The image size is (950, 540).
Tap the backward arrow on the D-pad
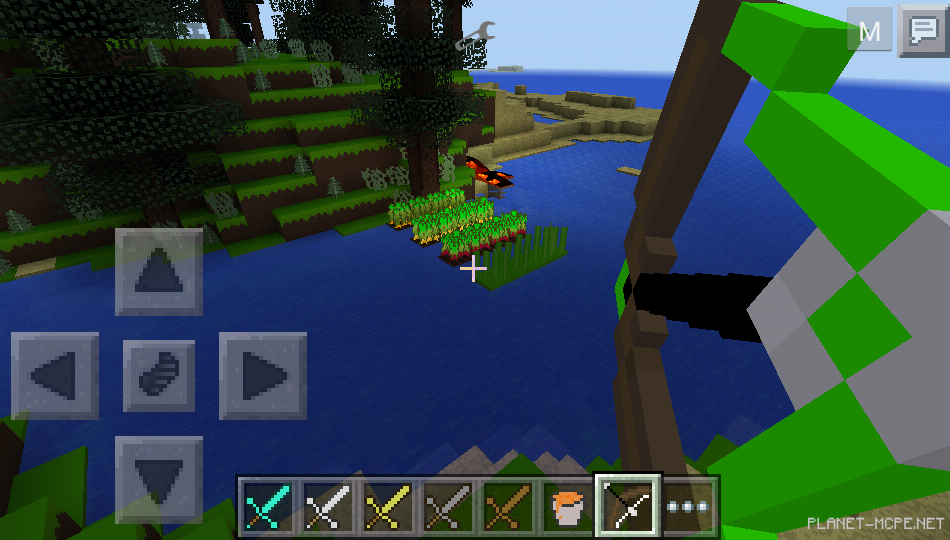159,480
